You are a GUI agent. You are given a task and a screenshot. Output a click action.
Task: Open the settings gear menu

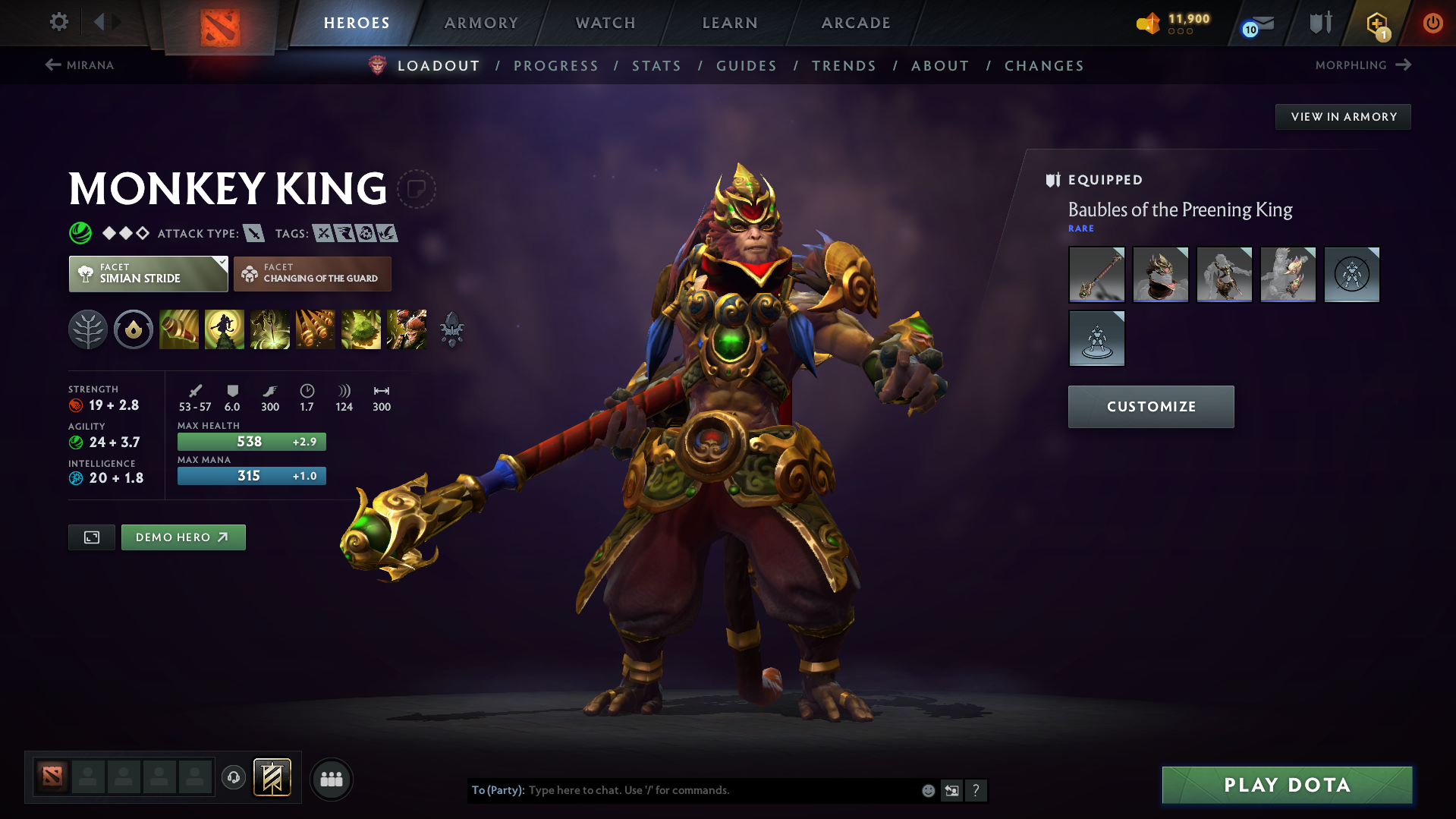click(x=58, y=22)
